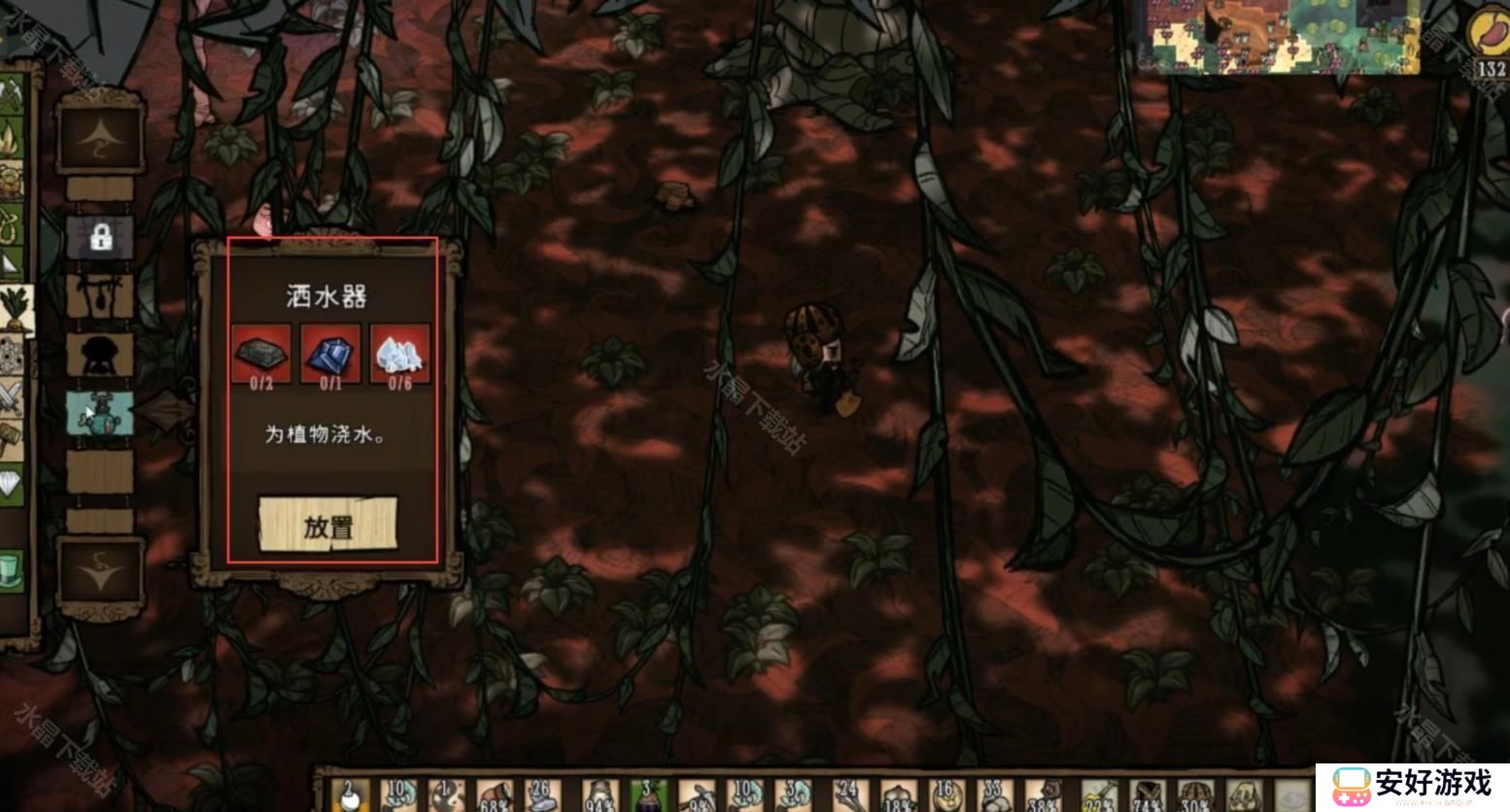Image resolution: width=1510 pixels, height=812 pixels.
Task: Open the diamond refine crafting tab
Action: [10, 483]
